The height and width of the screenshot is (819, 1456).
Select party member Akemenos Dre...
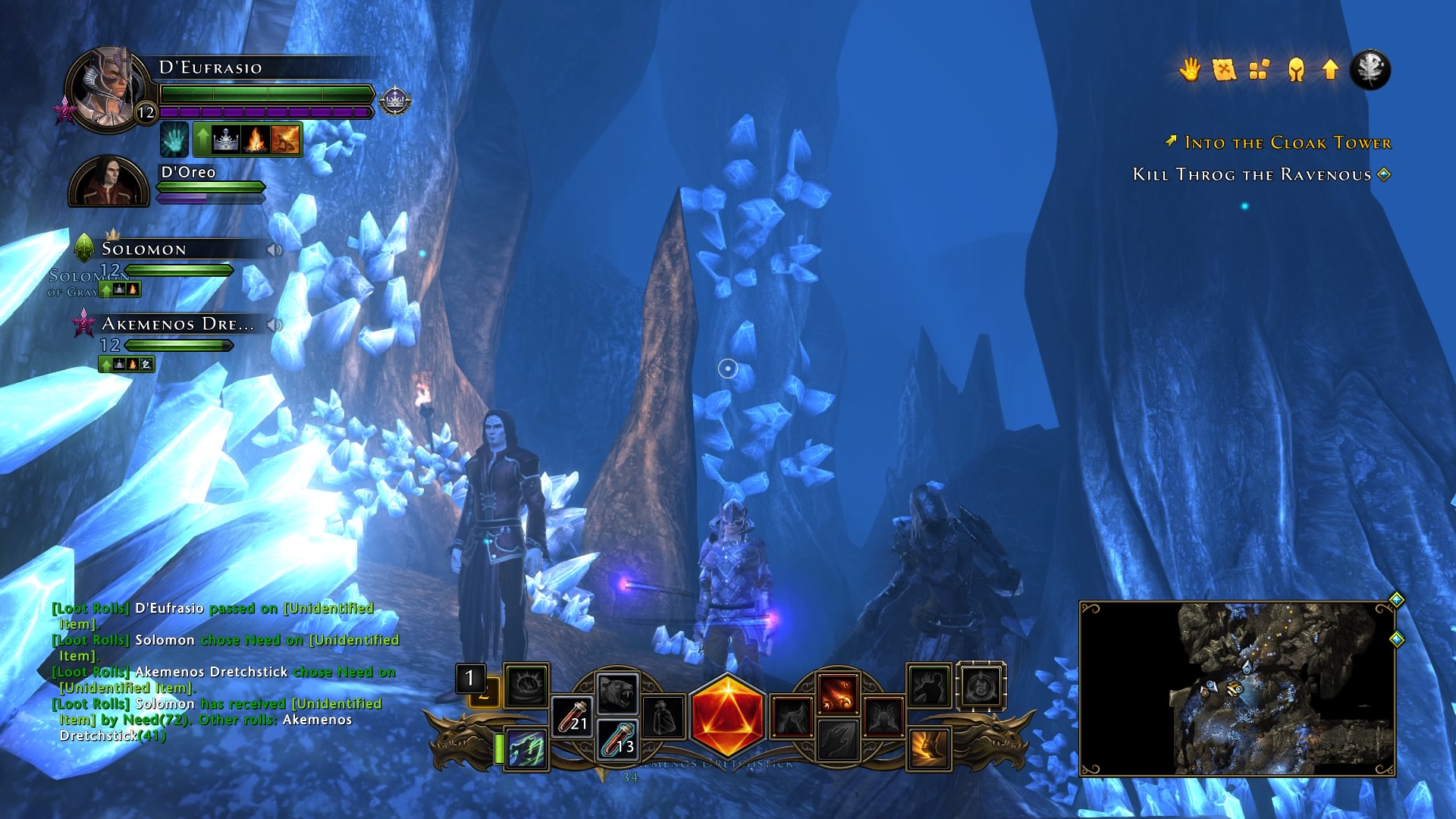pyautogui.click(x=177, y=325)
